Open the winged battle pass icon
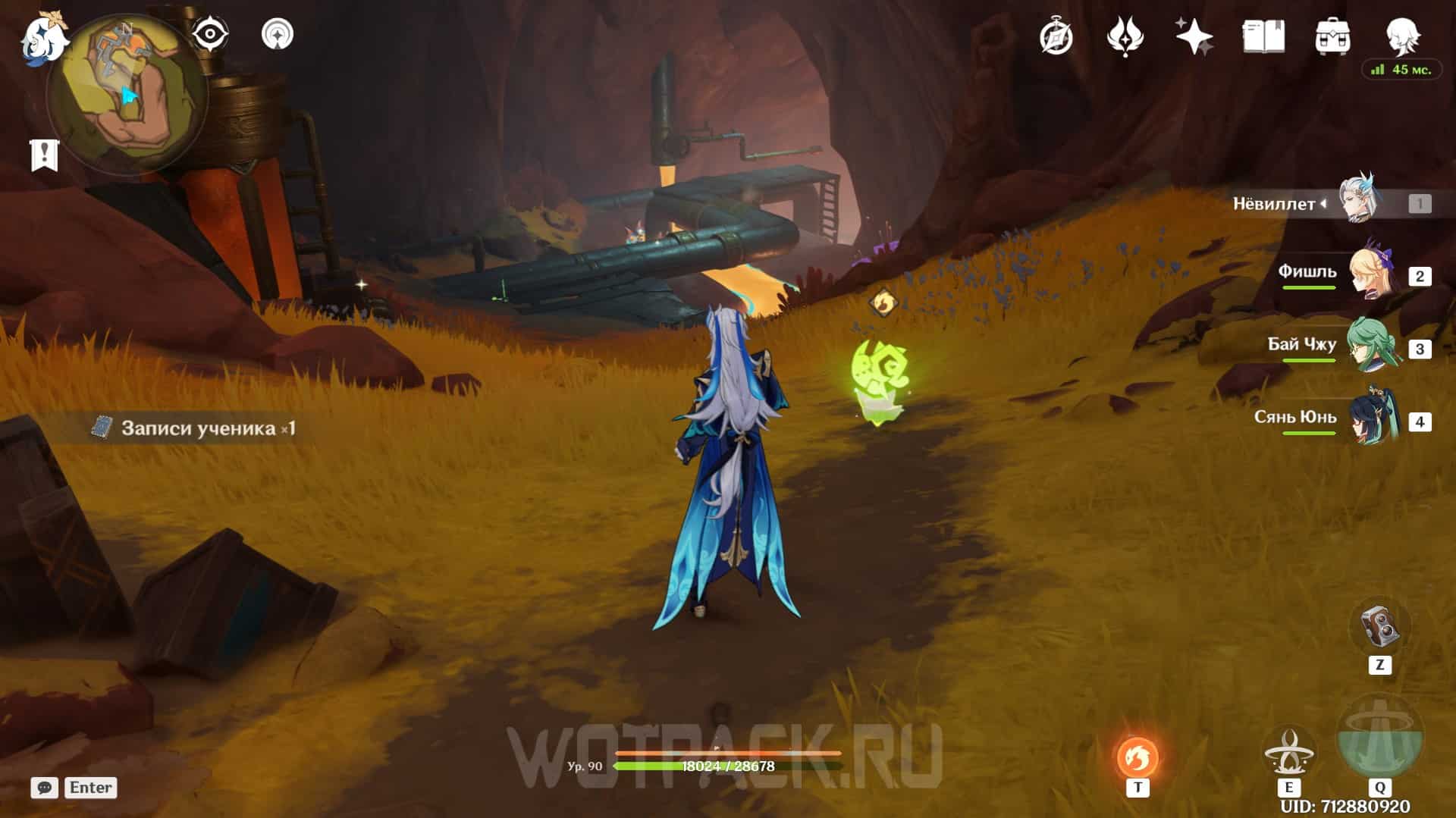This screenshot has height=818, width=1456. point(1125,36)
